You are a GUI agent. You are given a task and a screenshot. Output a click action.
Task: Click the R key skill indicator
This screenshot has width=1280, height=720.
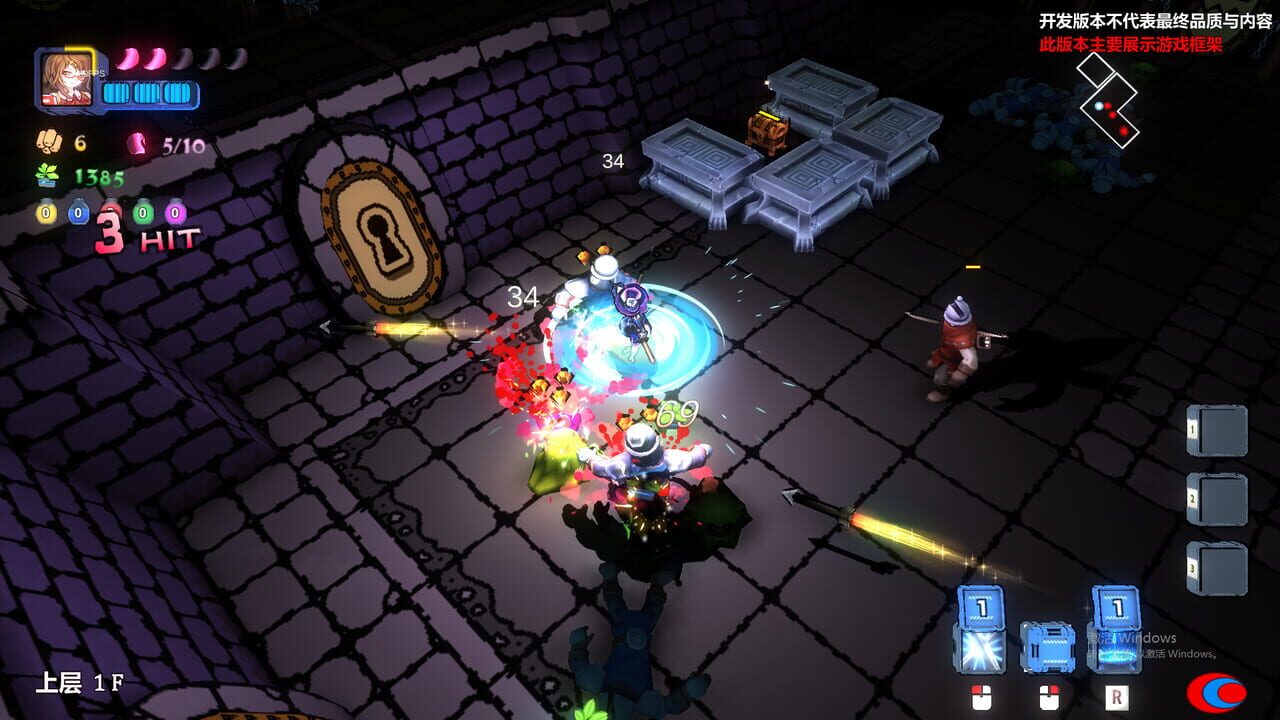(1116, 697)
